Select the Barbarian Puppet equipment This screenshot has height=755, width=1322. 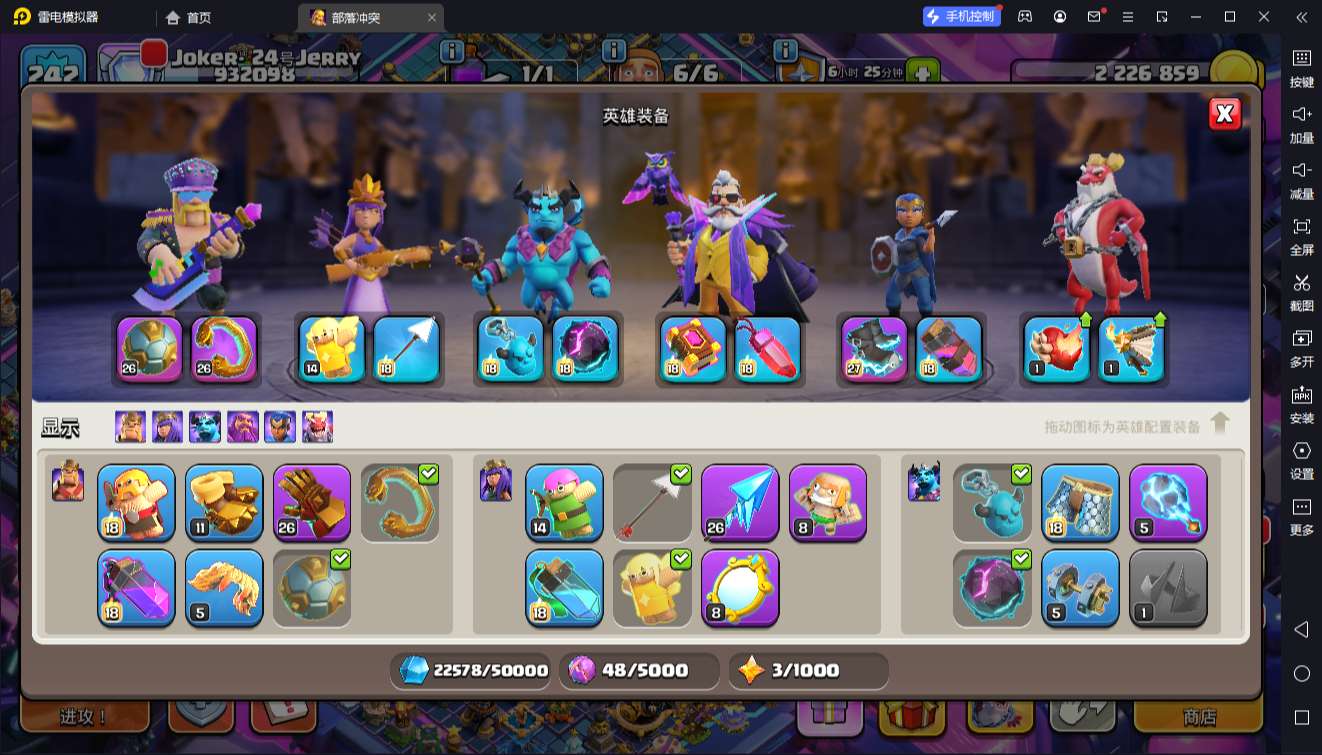(x=136, y=502)
